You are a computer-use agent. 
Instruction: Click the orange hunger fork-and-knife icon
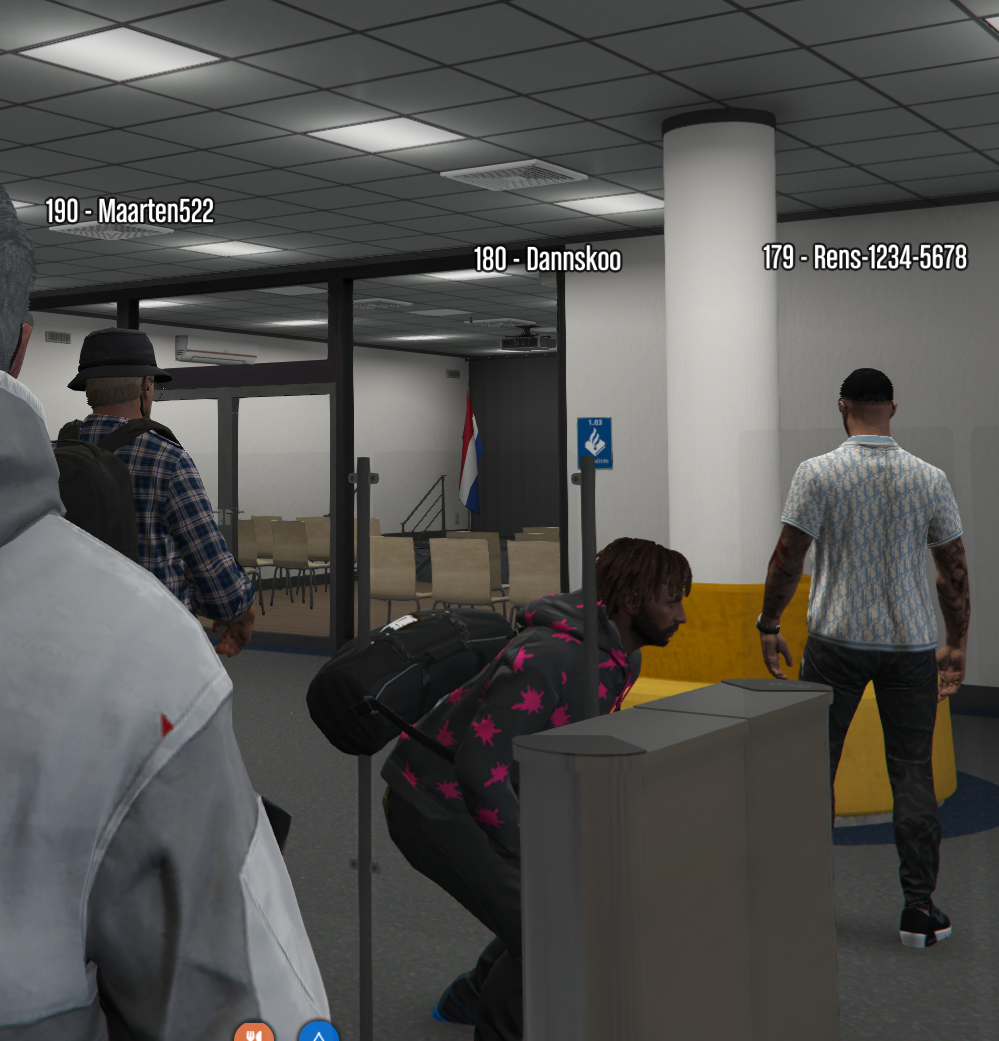[254, 1033]
